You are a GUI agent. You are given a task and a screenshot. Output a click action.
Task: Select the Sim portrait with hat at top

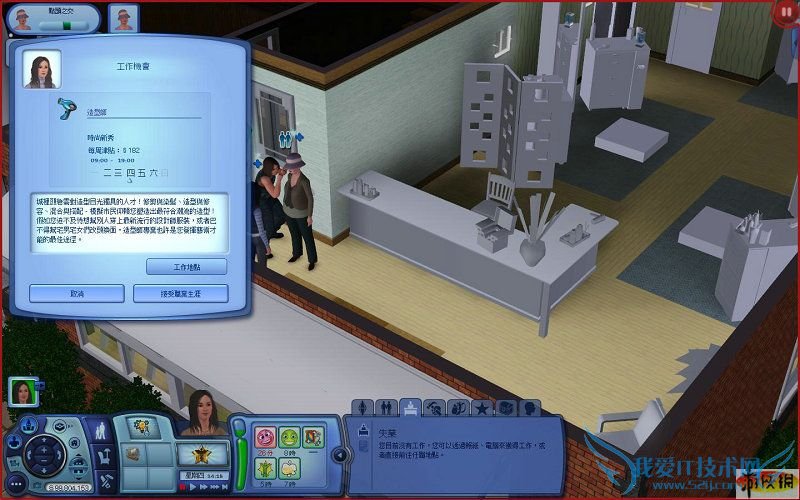point(124,17)
